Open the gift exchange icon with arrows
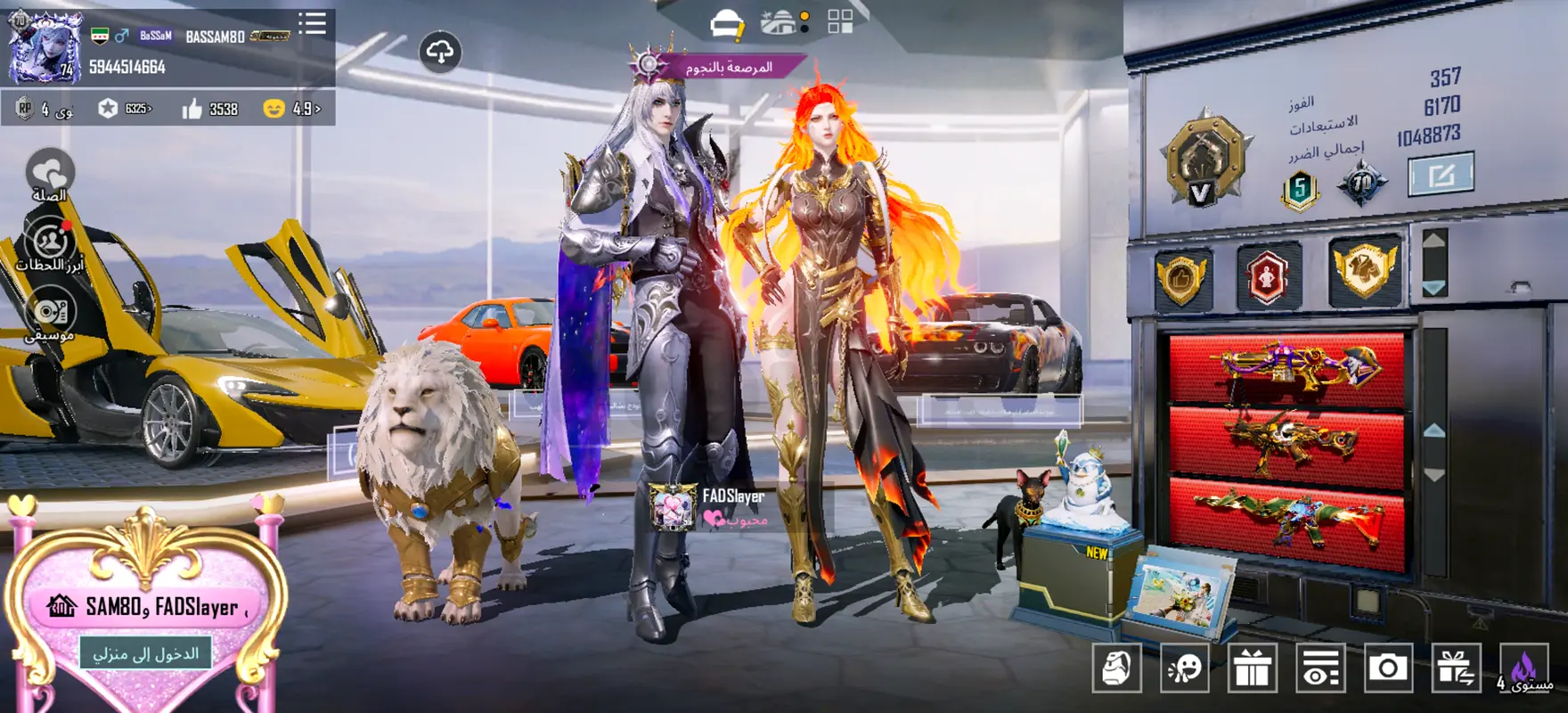The height and width of the screenshot is (713, 1568). (x=1456, y=668)
